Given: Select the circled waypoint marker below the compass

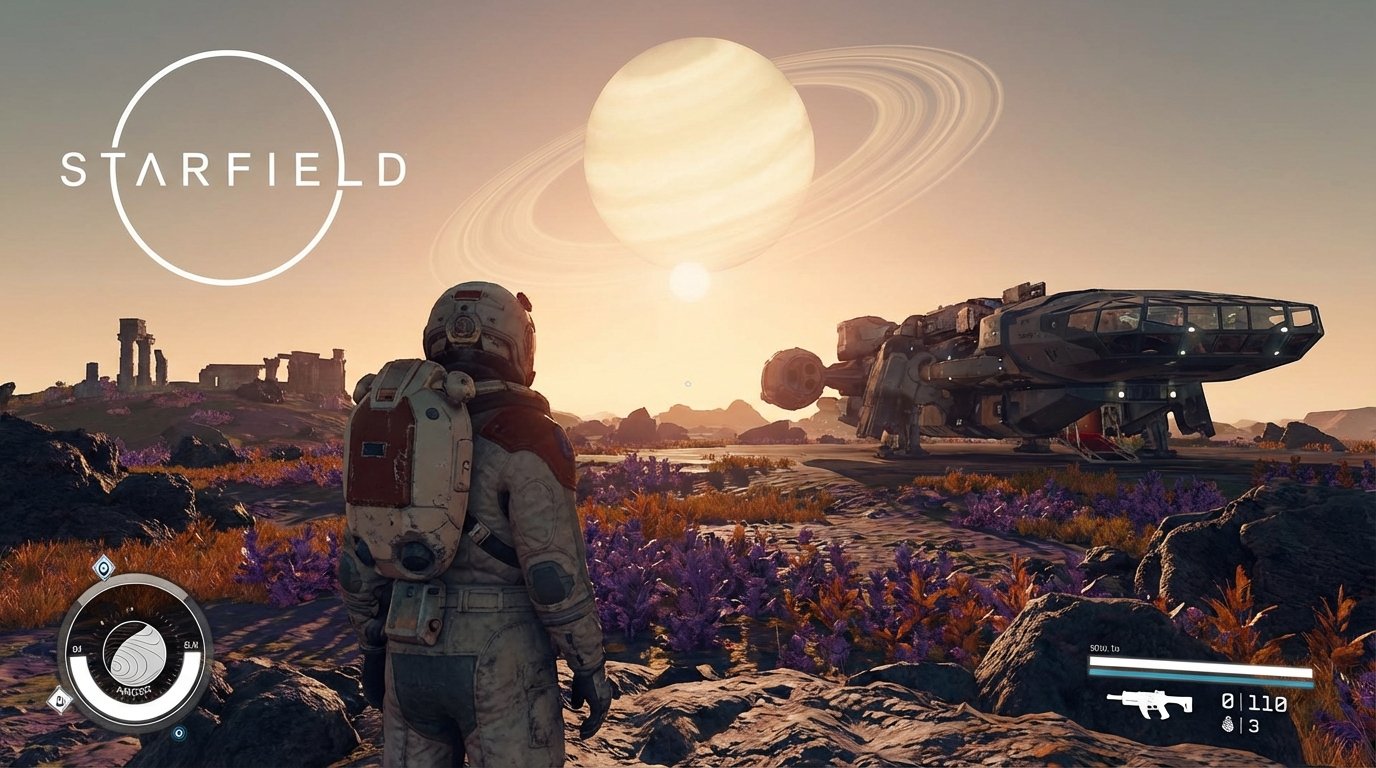Looking at the screenshot, I should (178, 733).
